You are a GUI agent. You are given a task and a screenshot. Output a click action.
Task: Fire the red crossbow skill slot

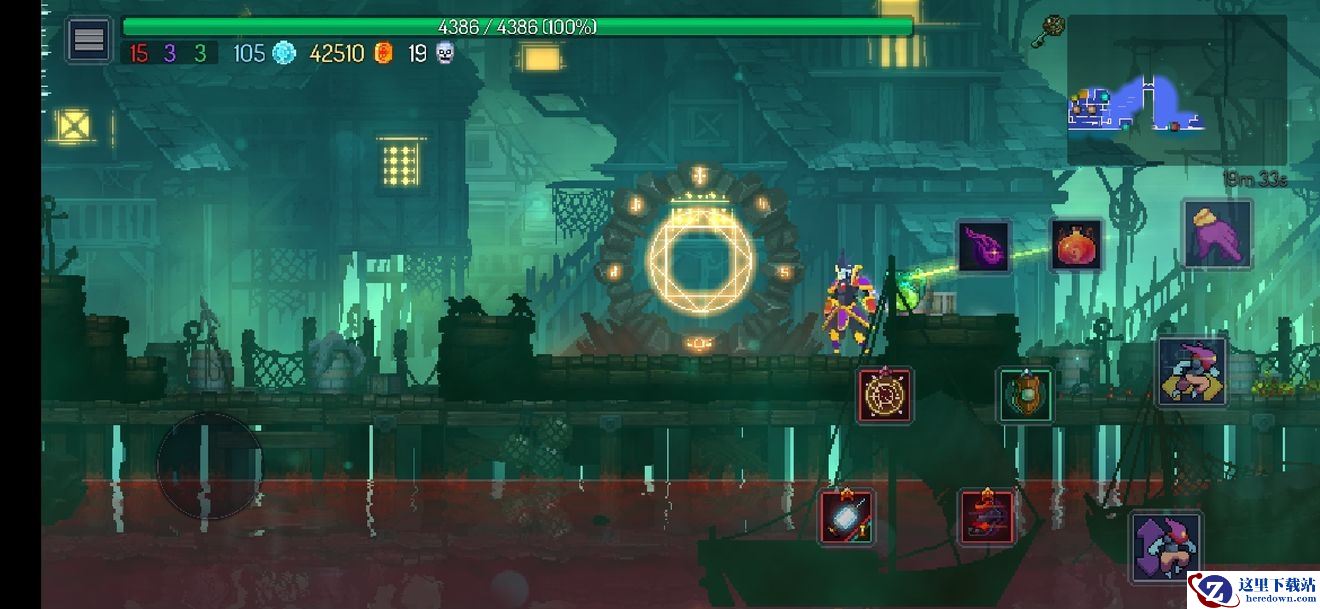click(x=988, y=517)
